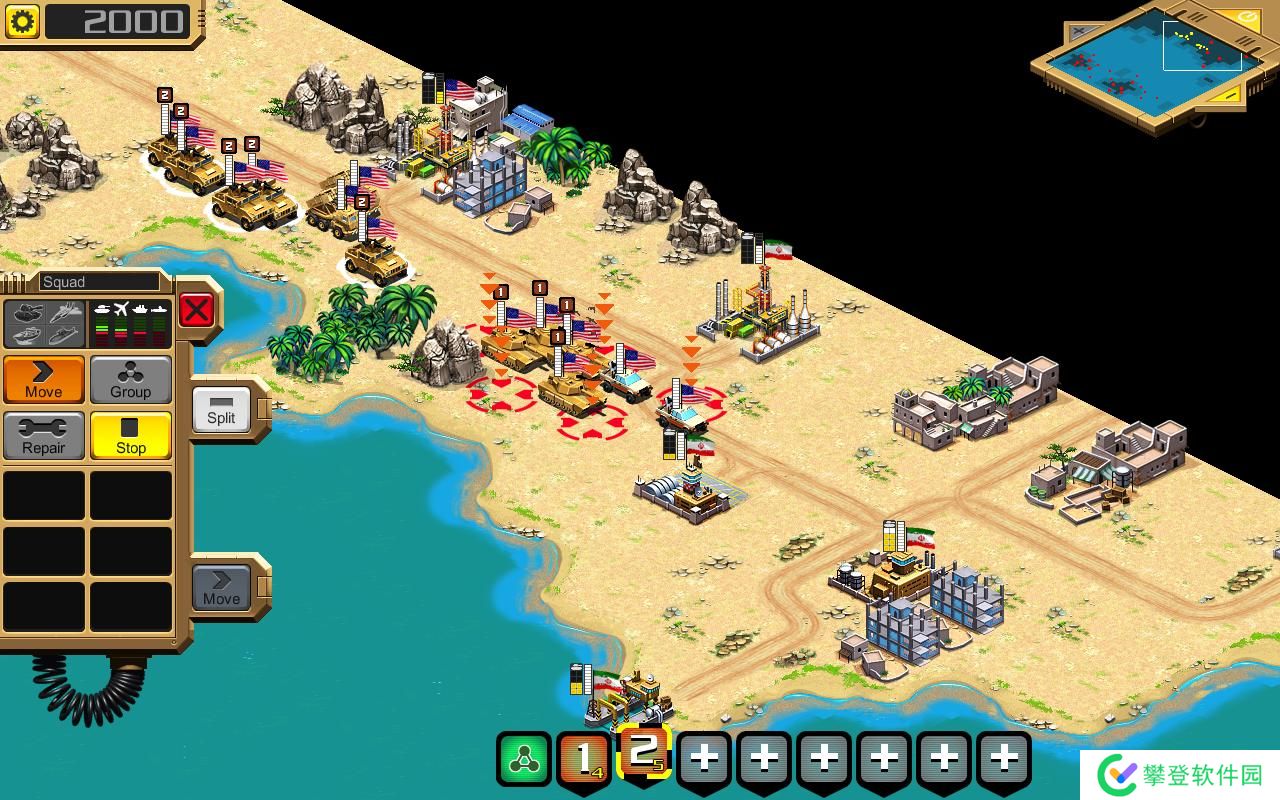Select the unit type silhouettes panel
This screenshot has height=800, width=1280.
(44, 322)
